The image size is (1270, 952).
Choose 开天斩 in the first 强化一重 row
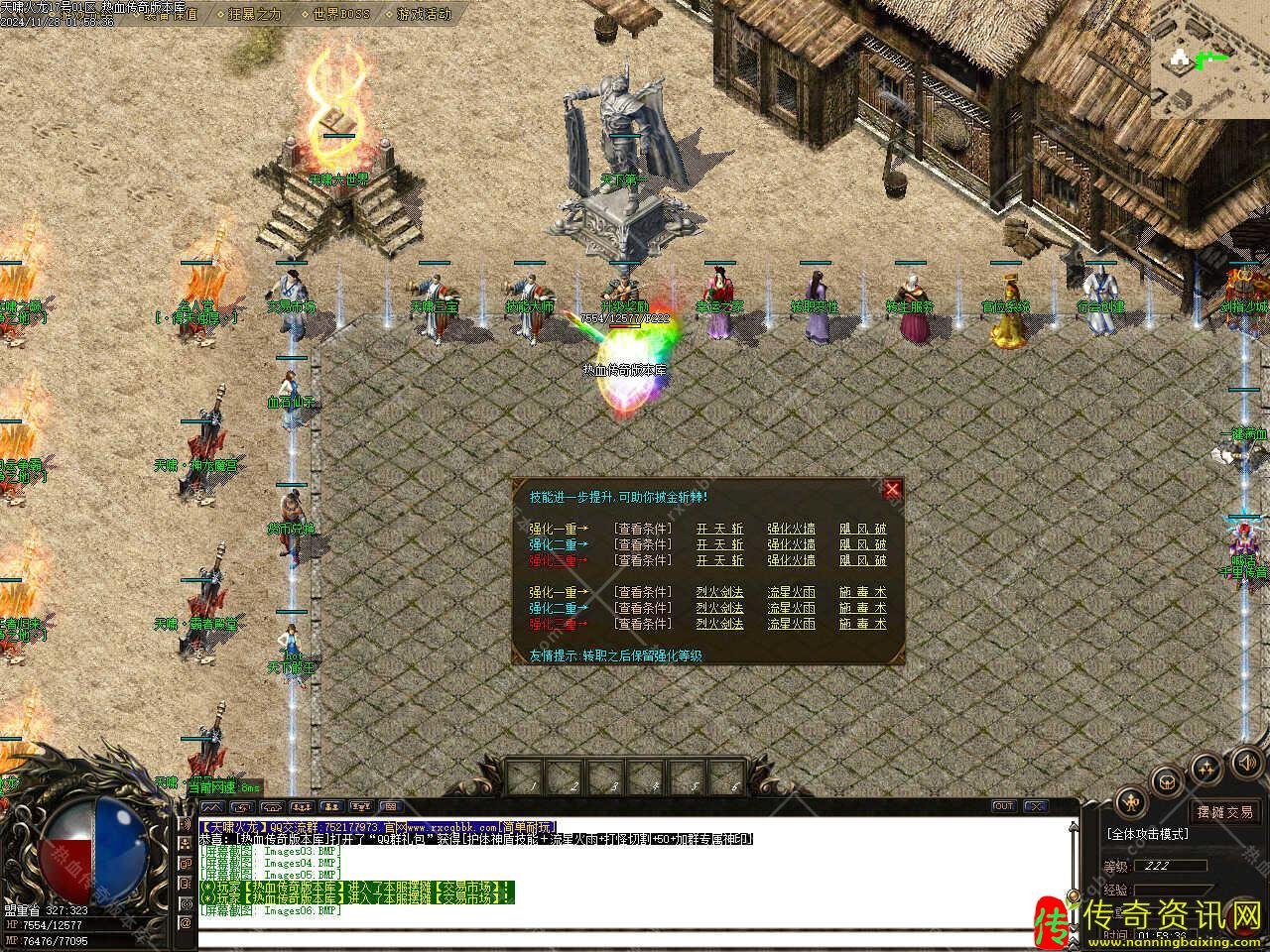tap(719, 529)
